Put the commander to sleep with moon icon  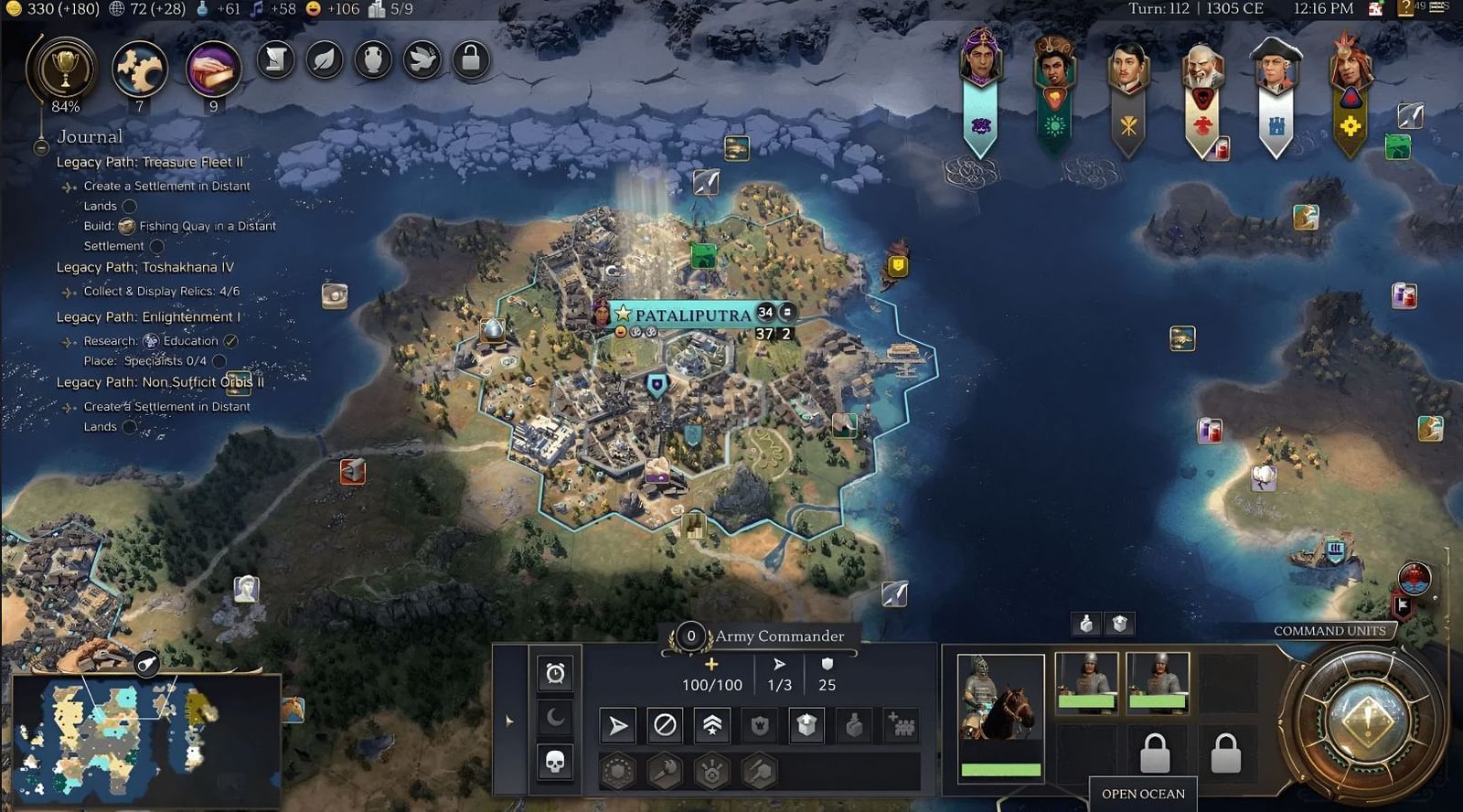pyautogui.click(x=553, y=719)
